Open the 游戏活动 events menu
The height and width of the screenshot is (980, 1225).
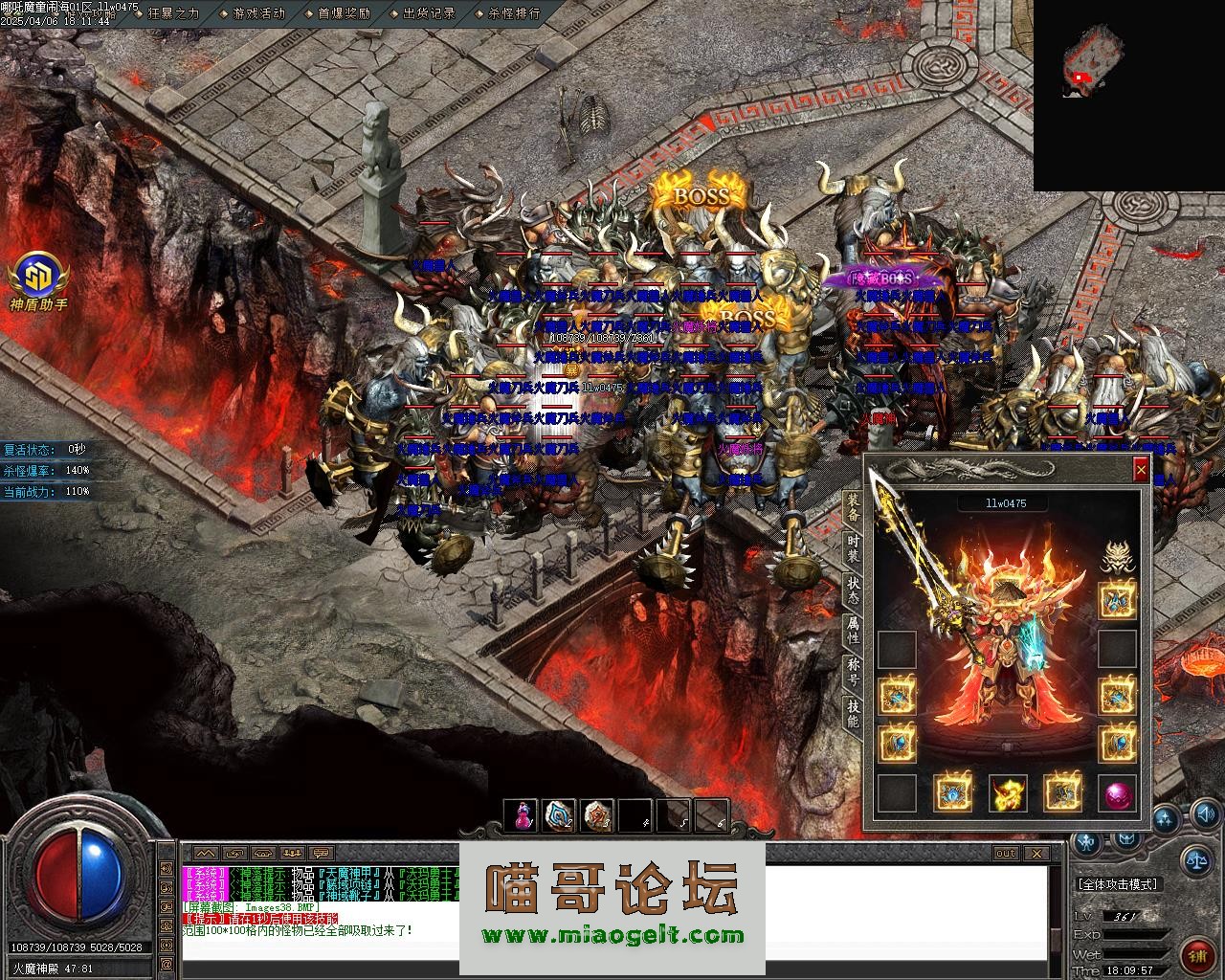(x=258, y=13)
